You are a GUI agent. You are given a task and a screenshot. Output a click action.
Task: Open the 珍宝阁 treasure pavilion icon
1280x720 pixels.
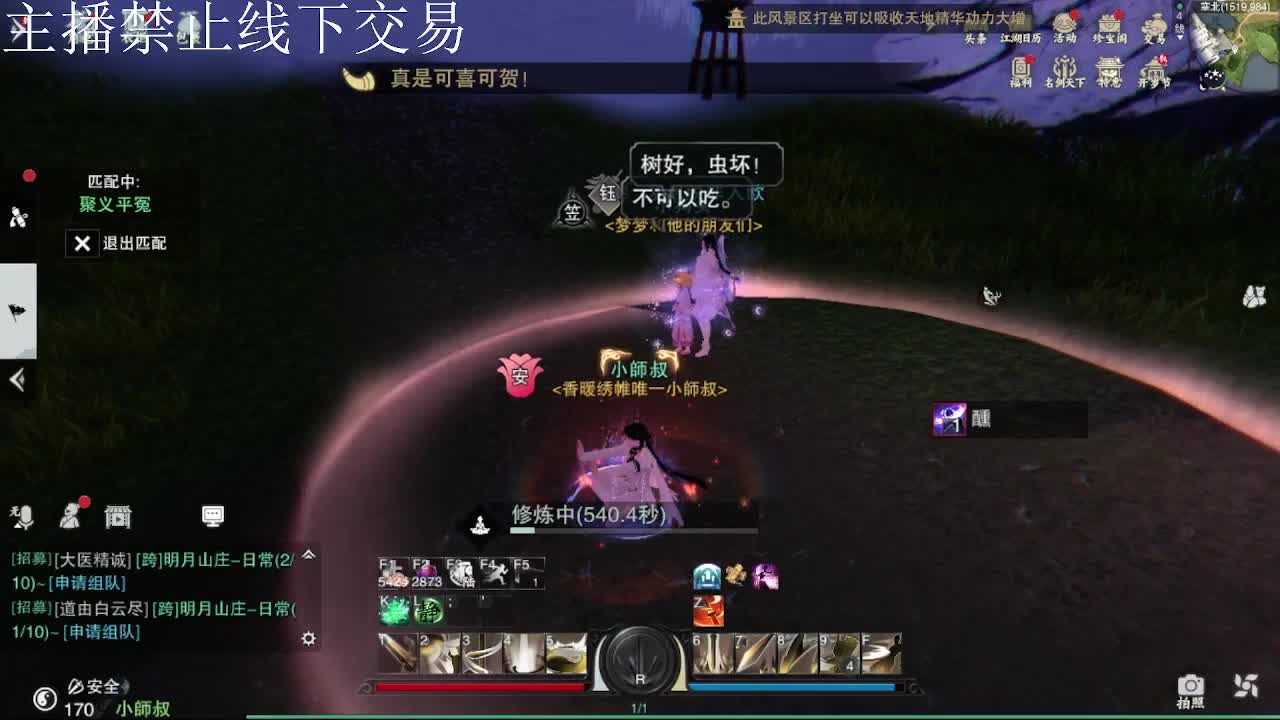click(1110, 22)
